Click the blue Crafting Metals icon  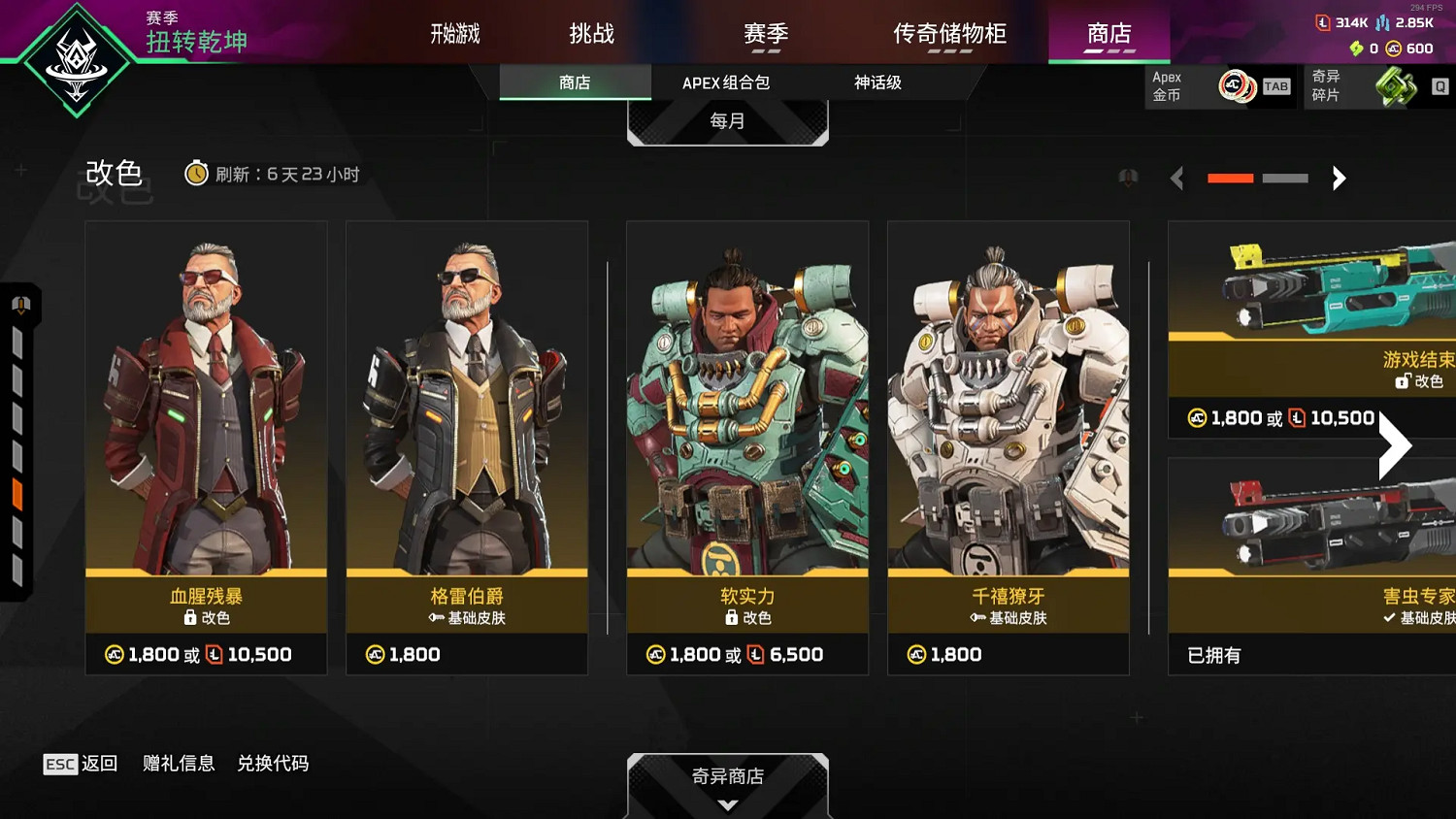[1382, 23]
